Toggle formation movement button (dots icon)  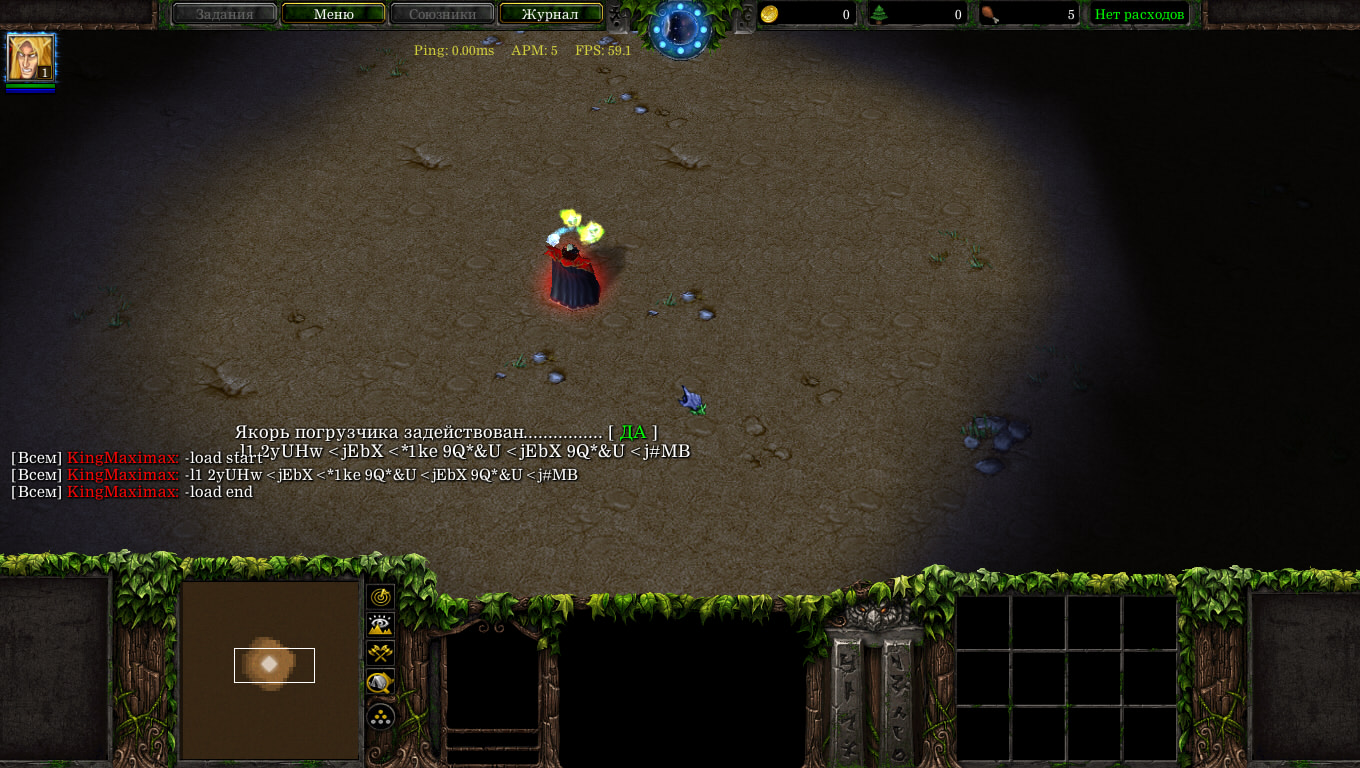381,716
